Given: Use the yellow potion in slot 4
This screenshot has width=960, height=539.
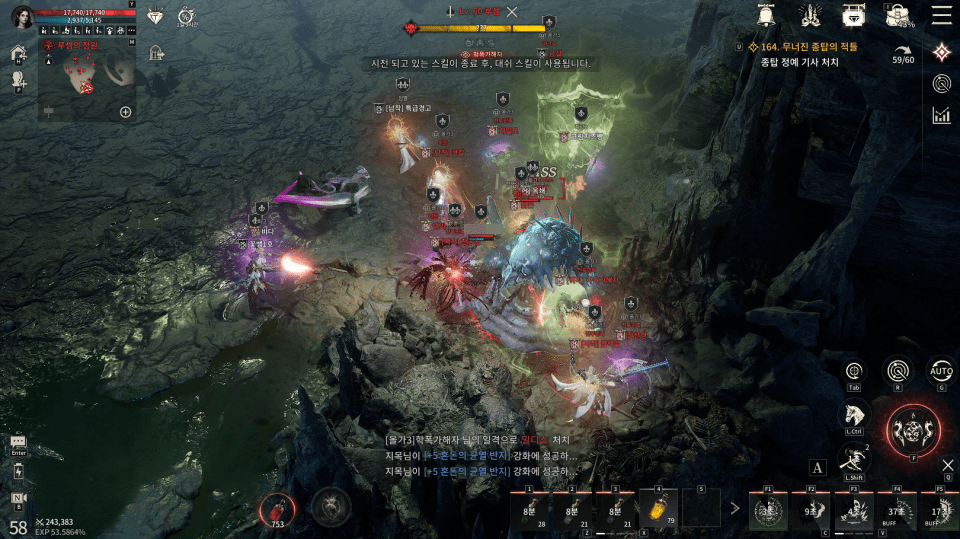Looking at the screenshot, I should [x=659, y=508].
